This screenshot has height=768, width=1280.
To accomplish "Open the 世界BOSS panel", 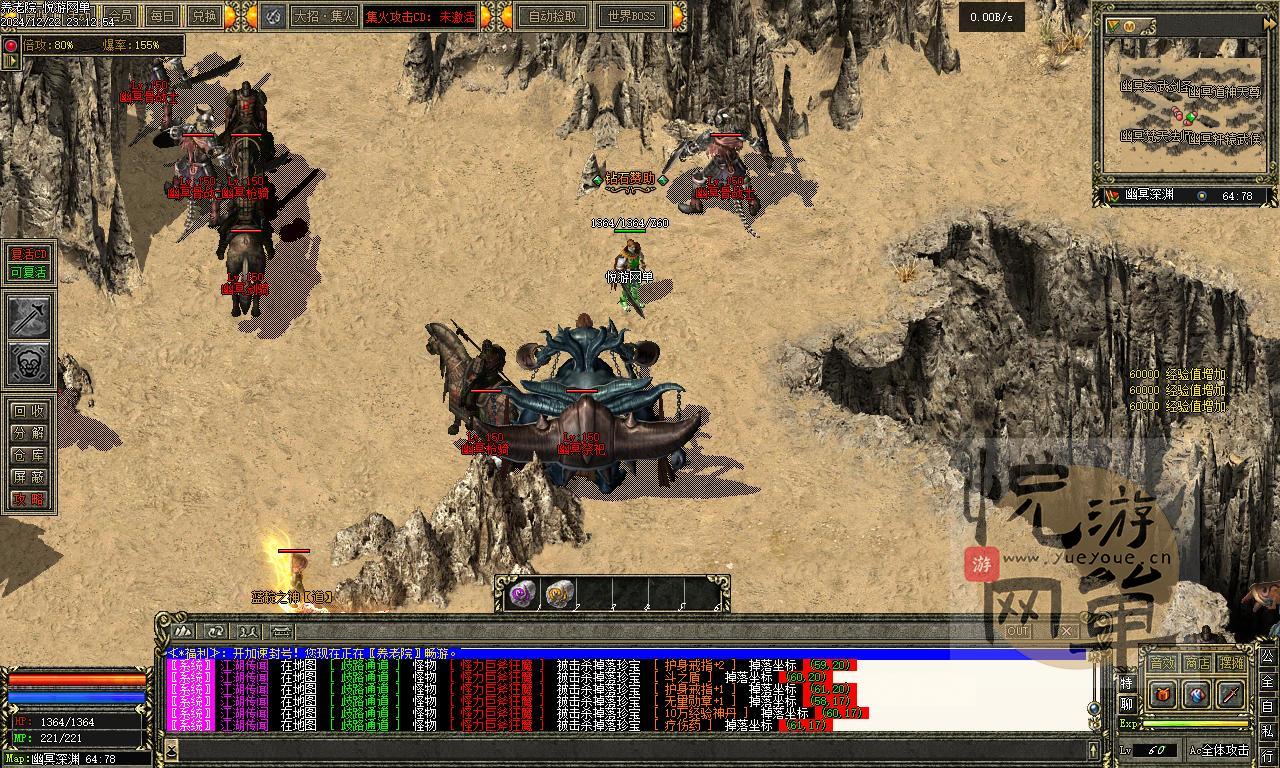I will pyautogui.click(x=631, y=16).
